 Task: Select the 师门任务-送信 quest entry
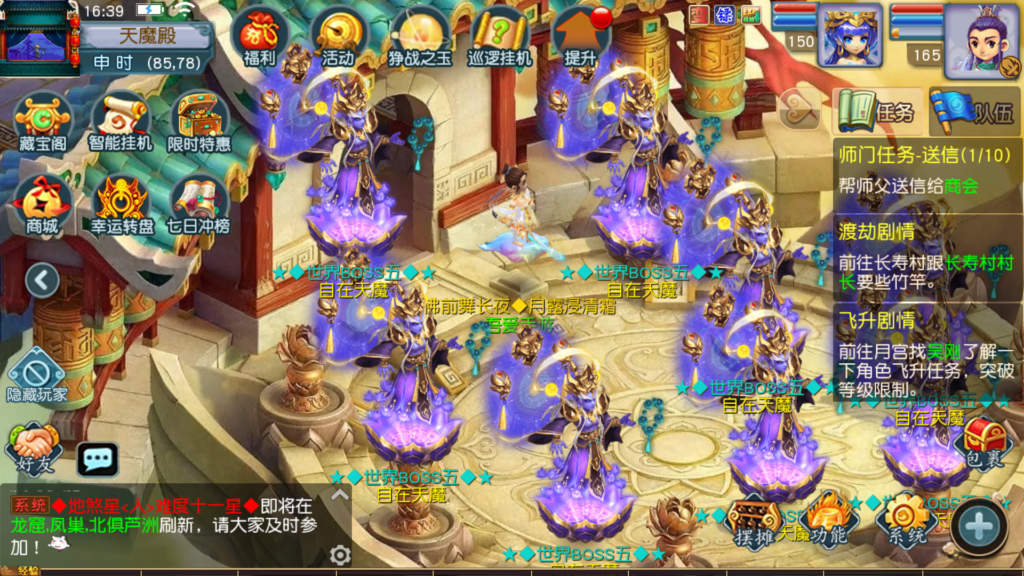tap(924, 170)
